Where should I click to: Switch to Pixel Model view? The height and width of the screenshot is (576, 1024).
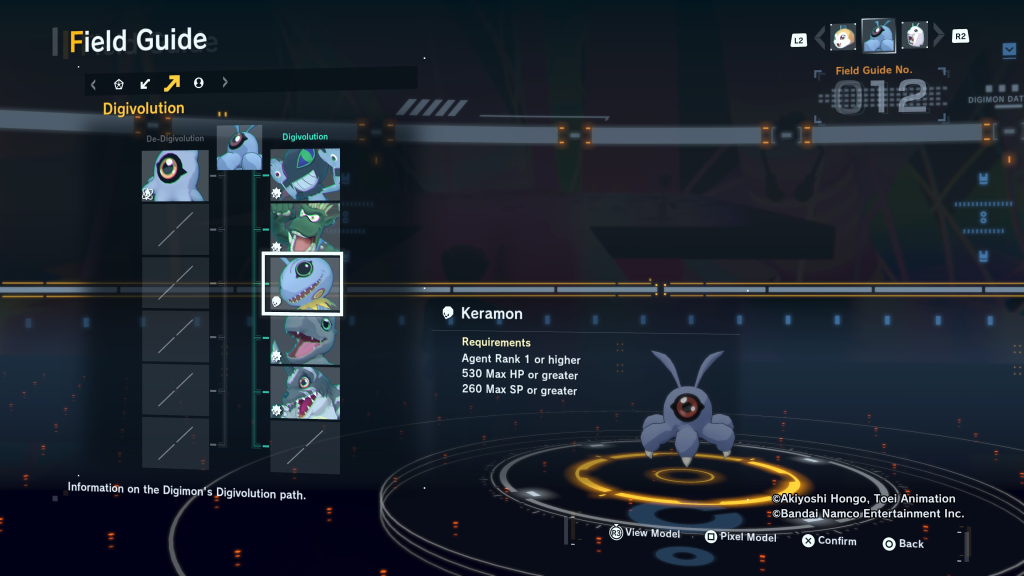(740, 537)
